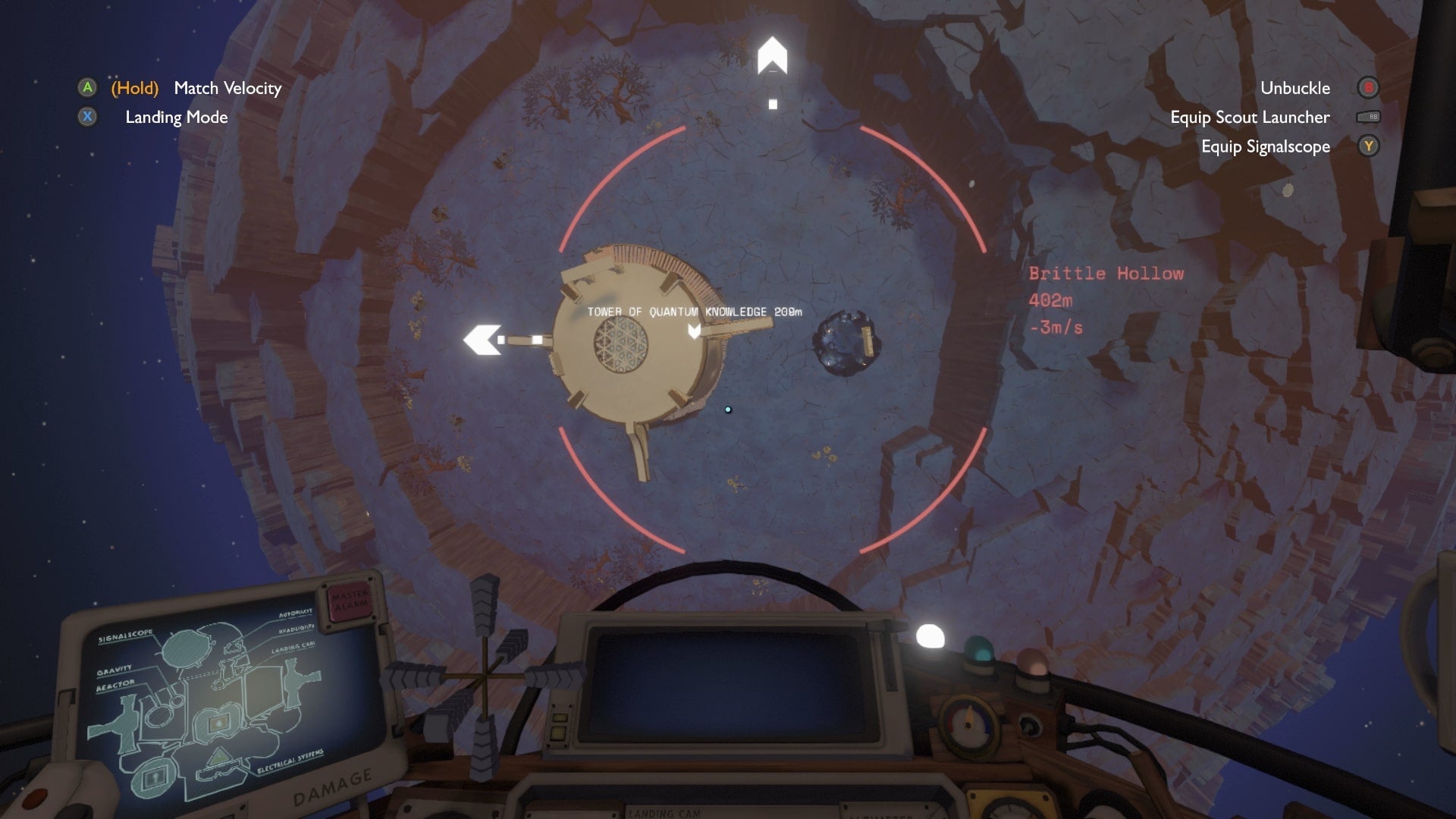Click the Headlights label on the damage display
Image resolution: width=1456 pixels, height=819 pixels.
pyautogui.click(x=296, y=629)
